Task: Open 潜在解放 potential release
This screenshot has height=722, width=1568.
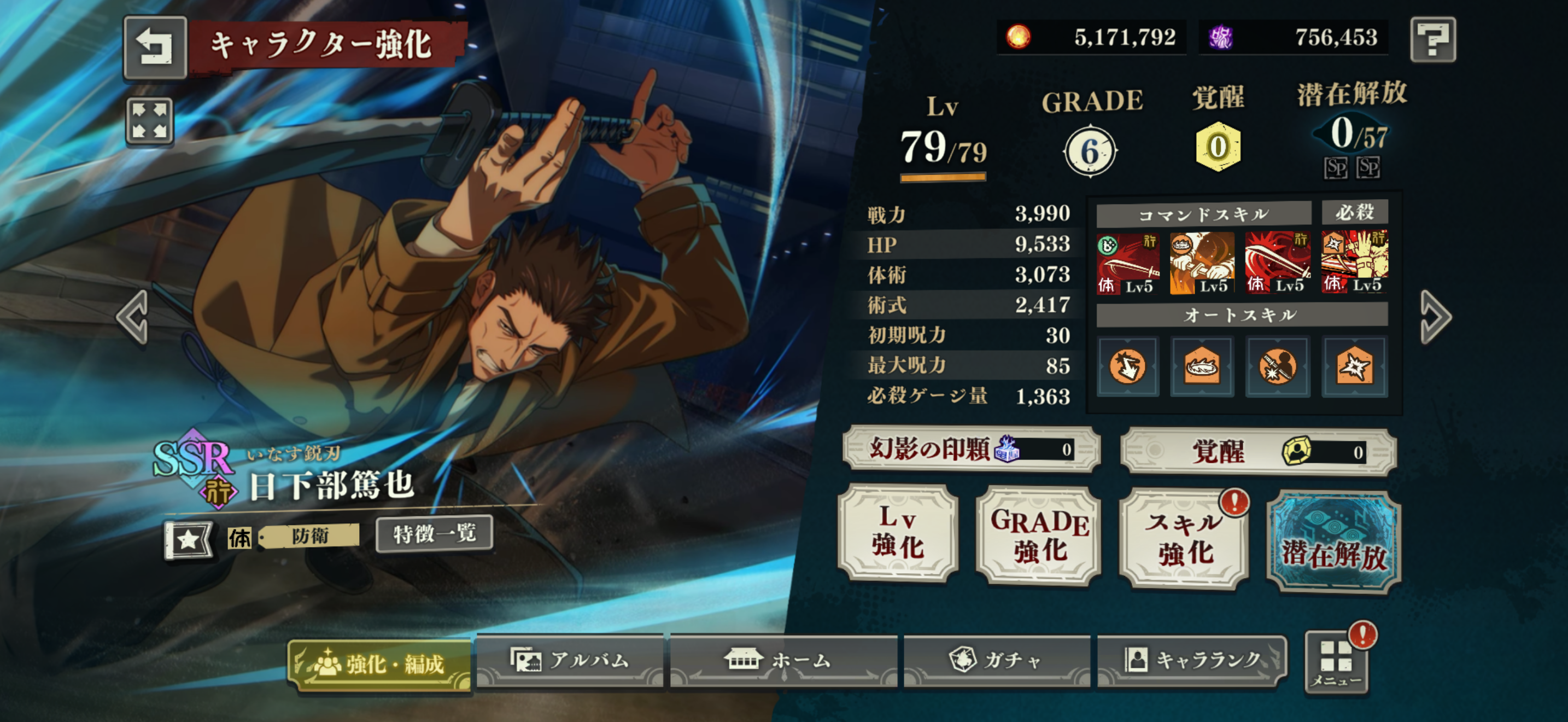Action: [x=1333, y=542]
